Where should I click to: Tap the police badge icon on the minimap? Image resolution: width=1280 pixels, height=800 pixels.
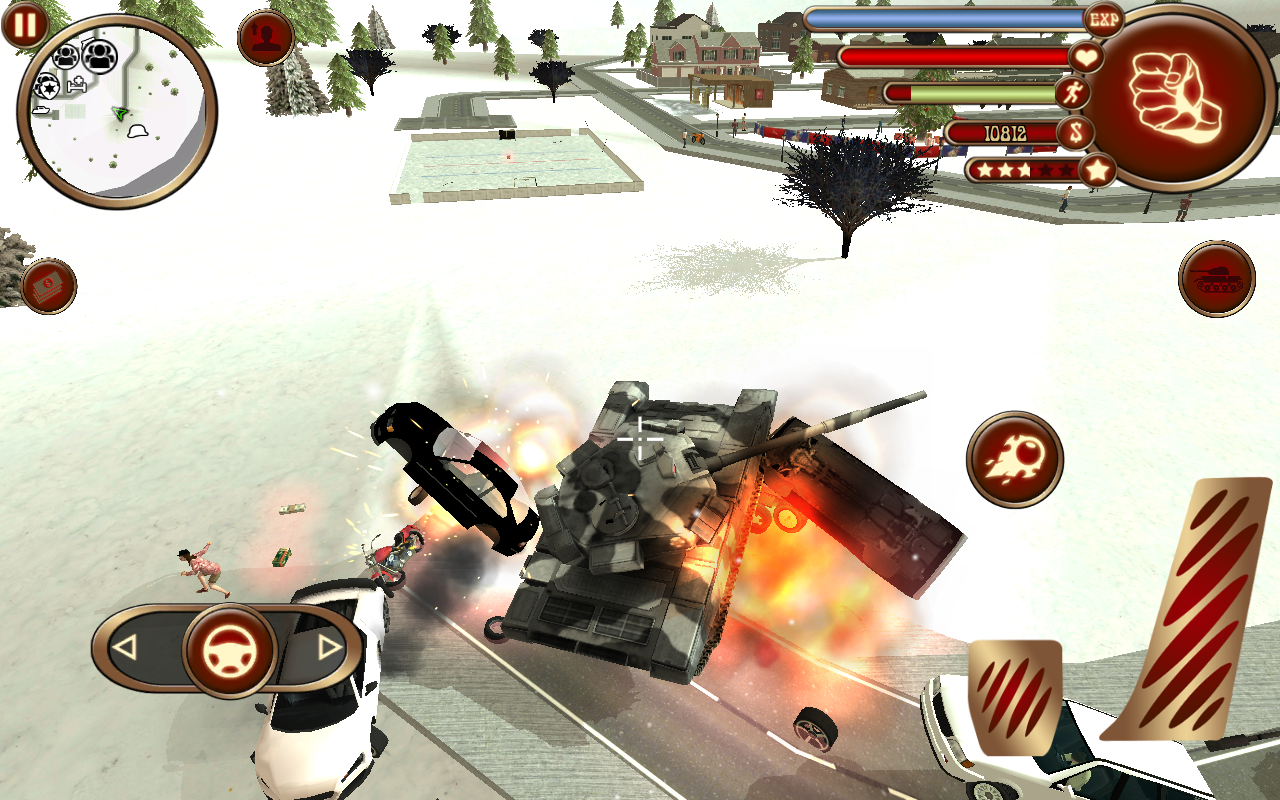pyautogui.click(x=49, y=87)
